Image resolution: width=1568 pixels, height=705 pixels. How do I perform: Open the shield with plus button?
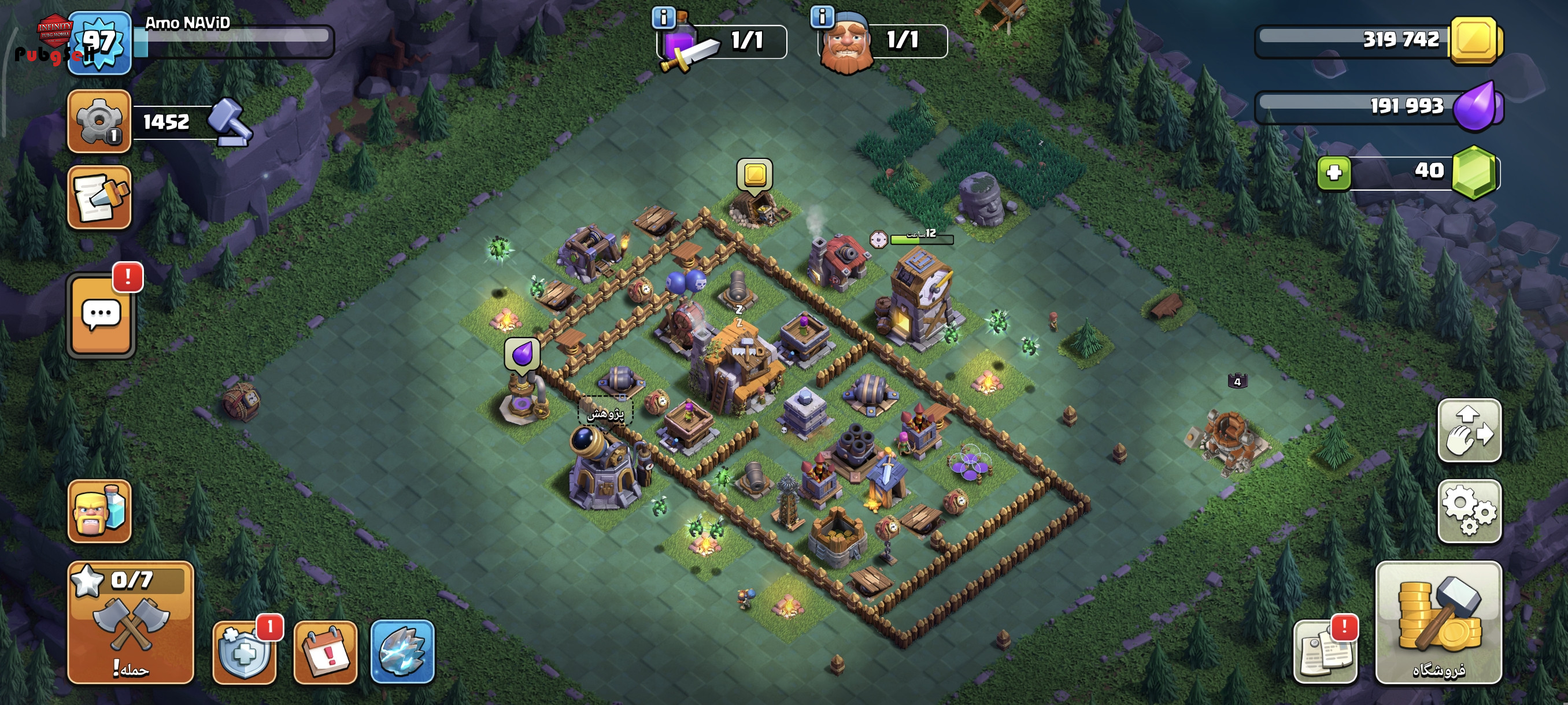(244, 652)
